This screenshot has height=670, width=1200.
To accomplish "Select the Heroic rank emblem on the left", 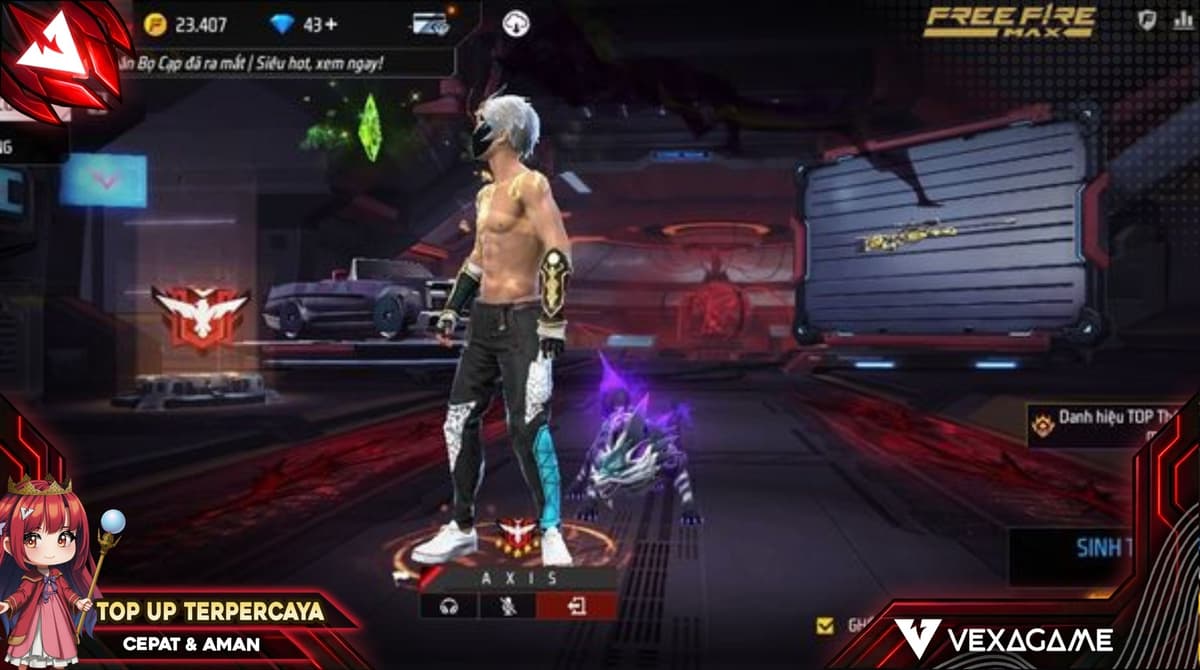I will (200, 315).
